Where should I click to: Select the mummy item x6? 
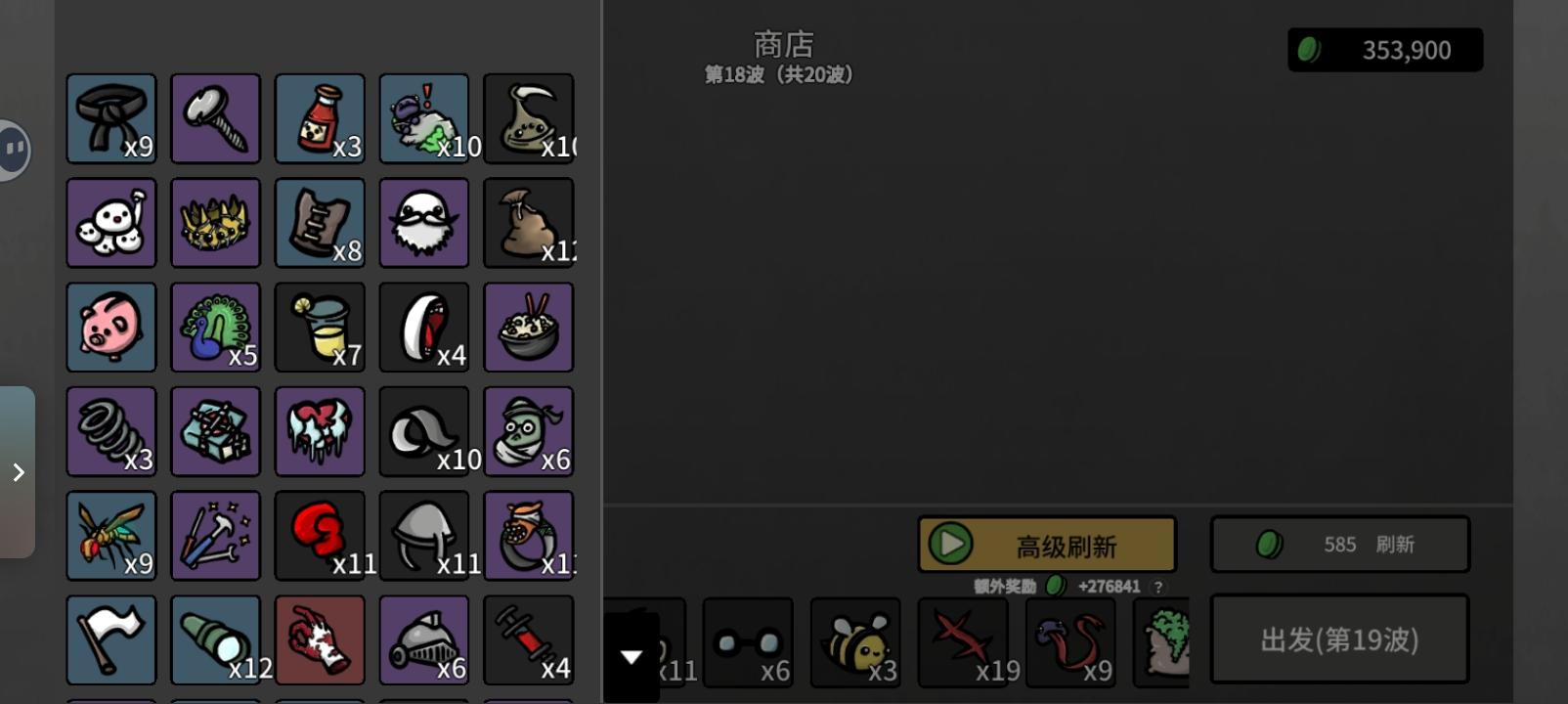528,431
